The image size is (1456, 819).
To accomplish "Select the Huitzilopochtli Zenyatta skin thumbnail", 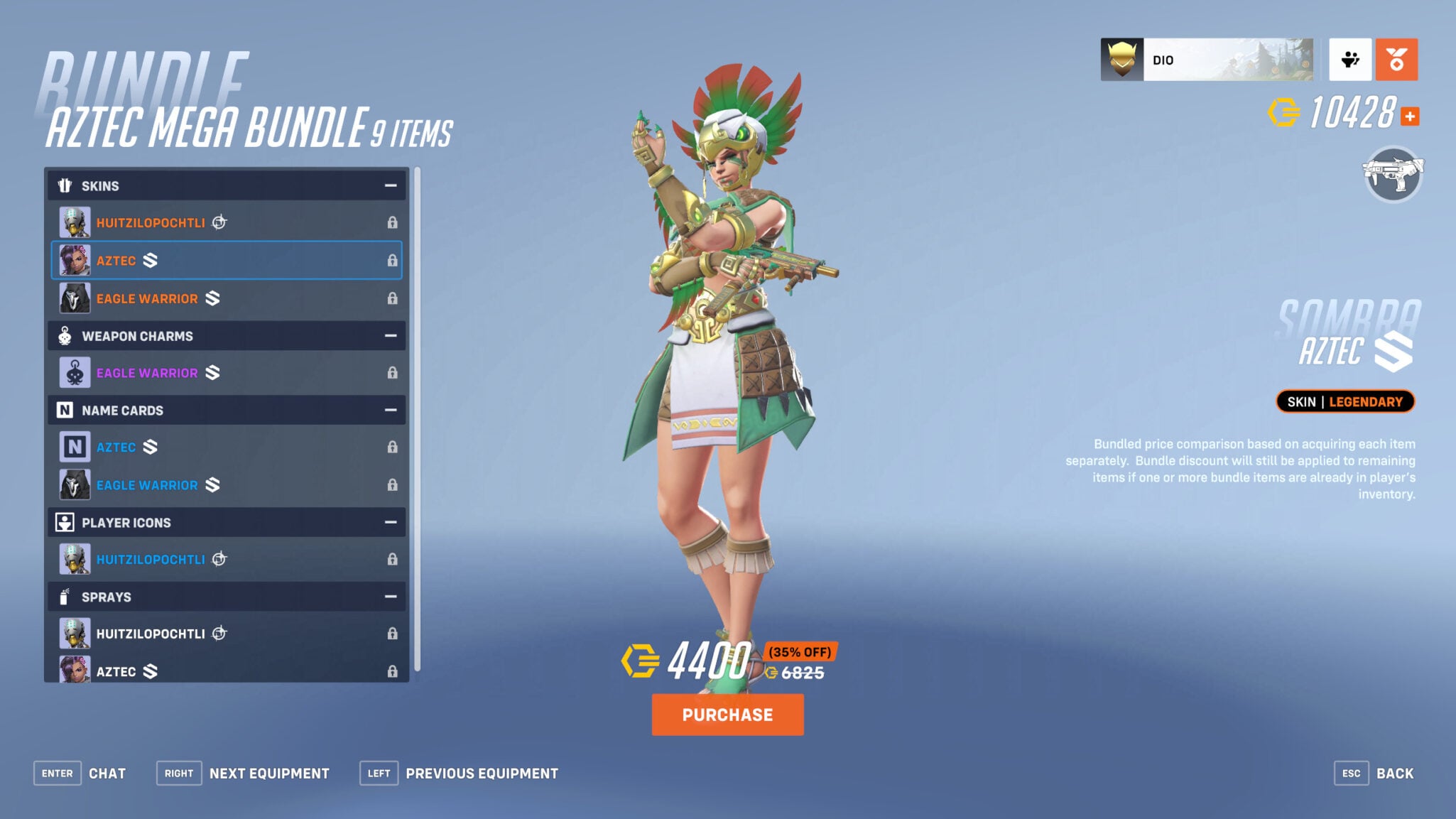I will 75,222.
